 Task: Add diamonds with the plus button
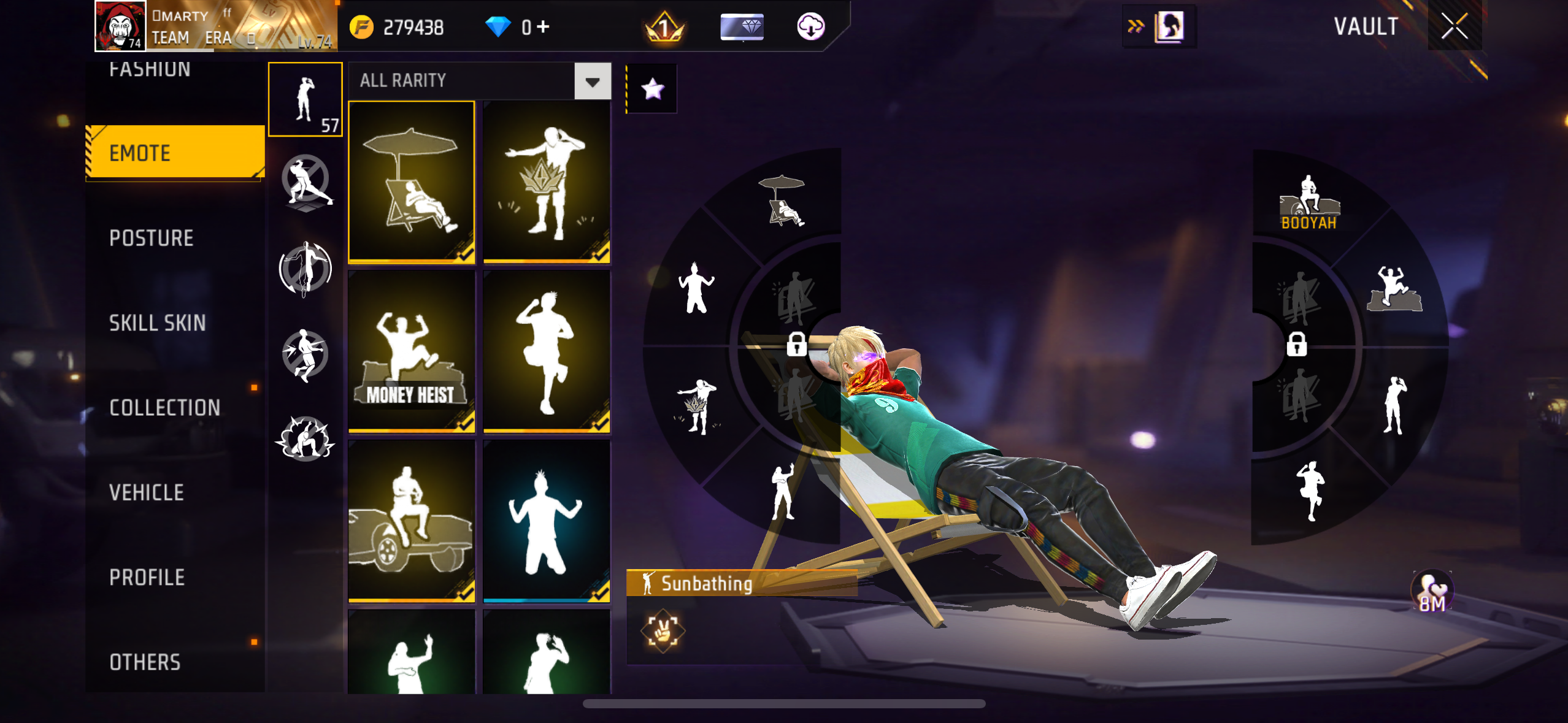[543, 26]
